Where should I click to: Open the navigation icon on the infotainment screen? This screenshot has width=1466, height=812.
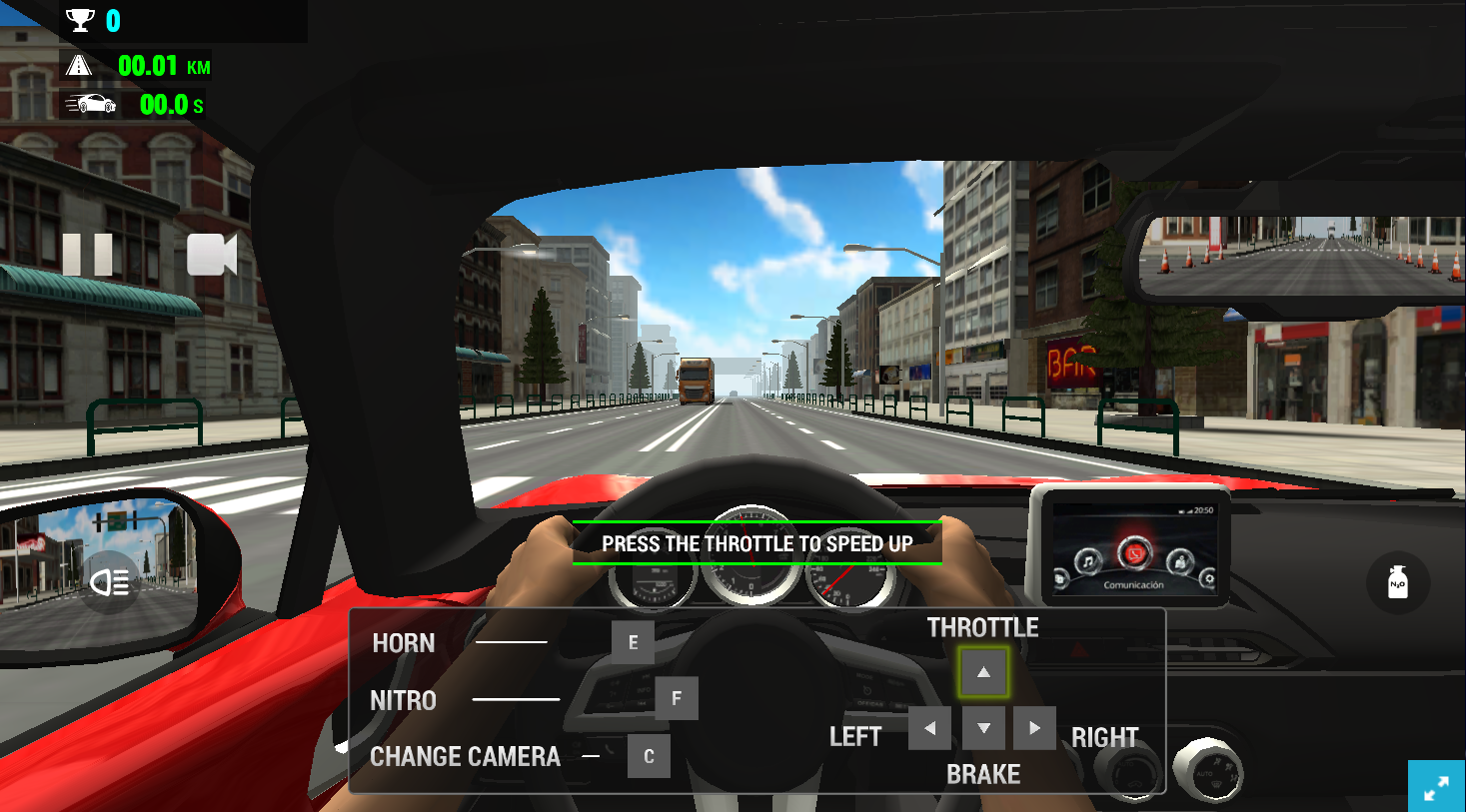[1180, 559]
